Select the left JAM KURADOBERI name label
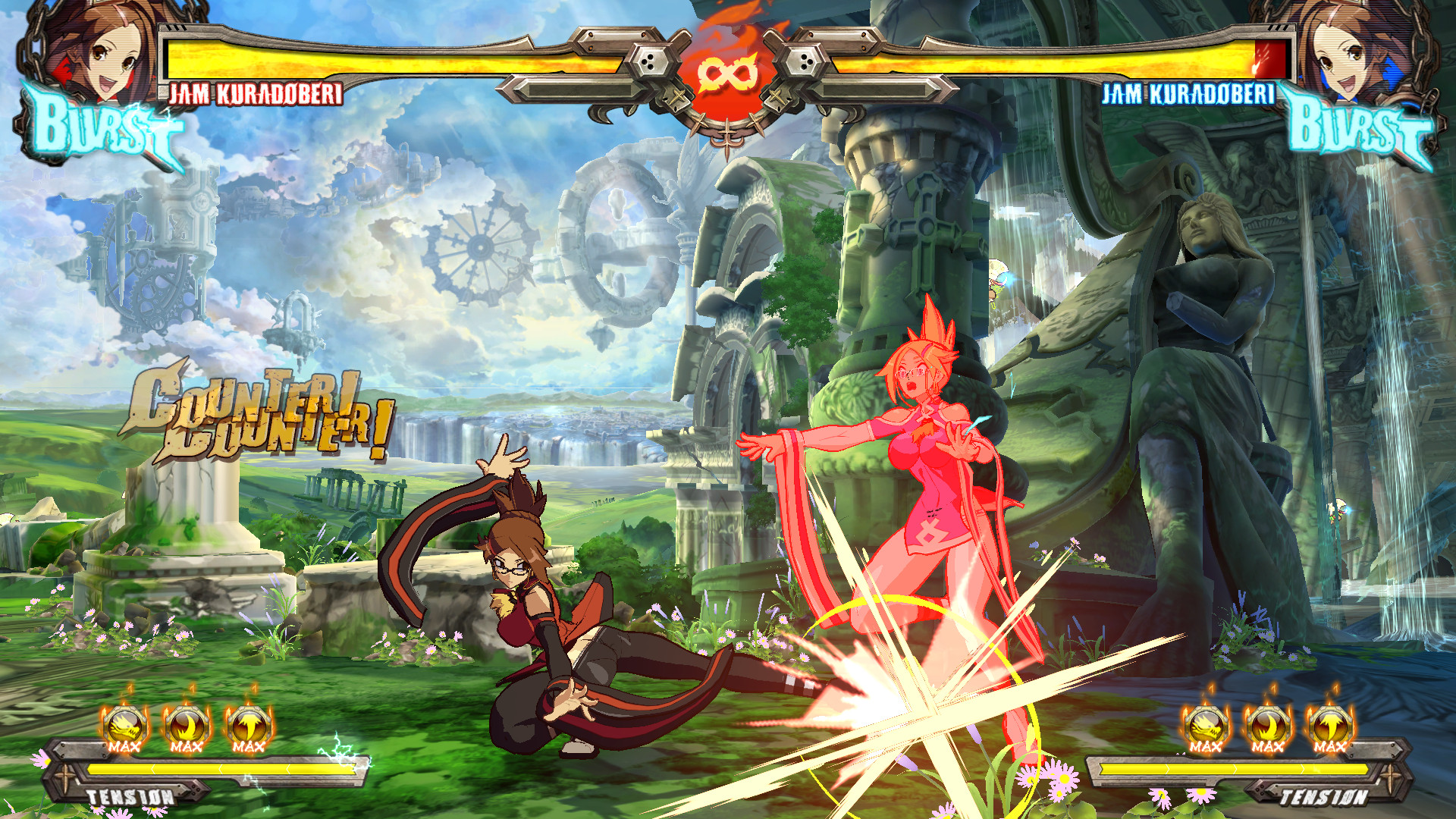This screenshot has height=819, width=1456. point(254,95)
